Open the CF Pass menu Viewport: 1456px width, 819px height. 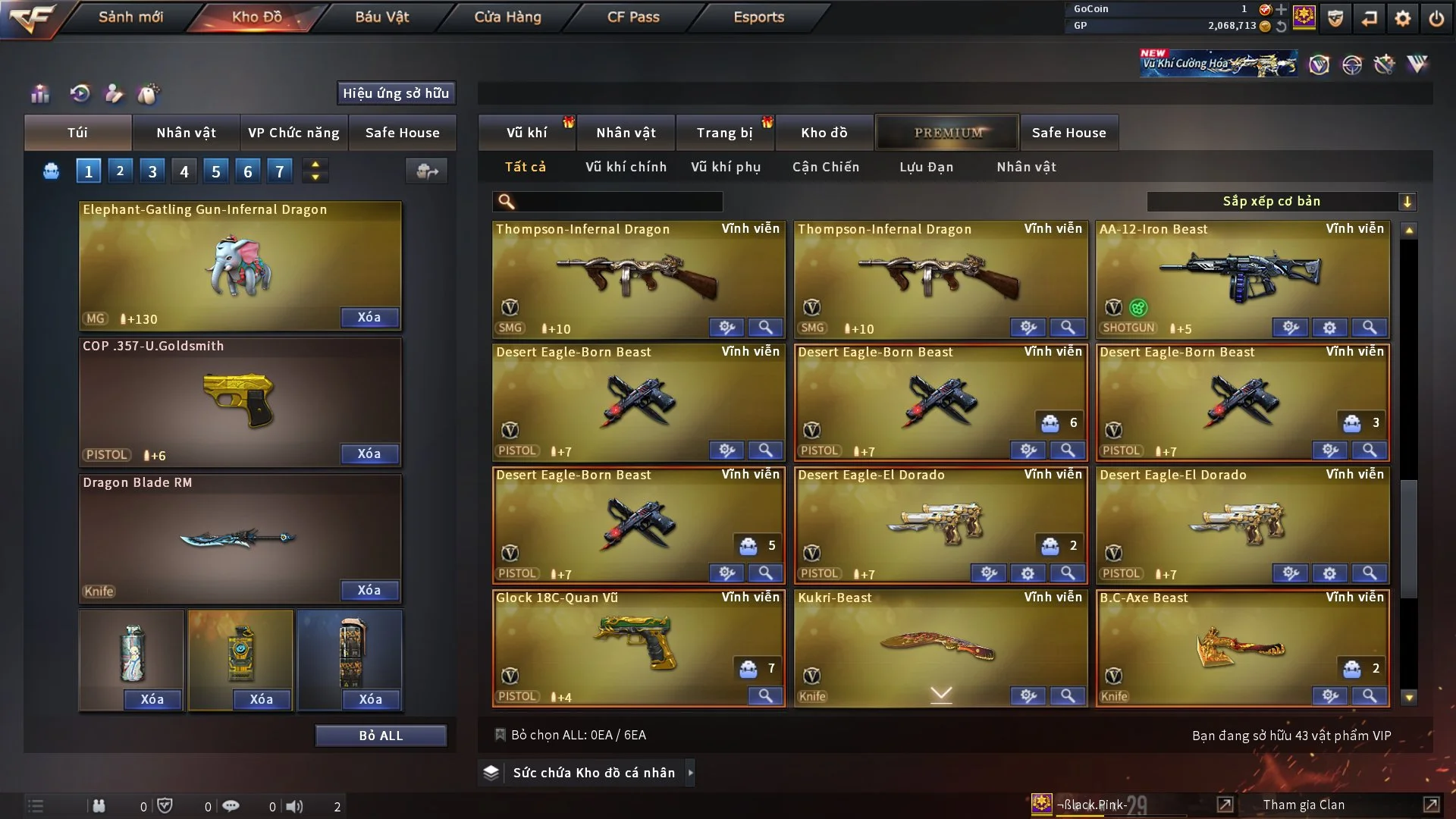pos(633,17)
